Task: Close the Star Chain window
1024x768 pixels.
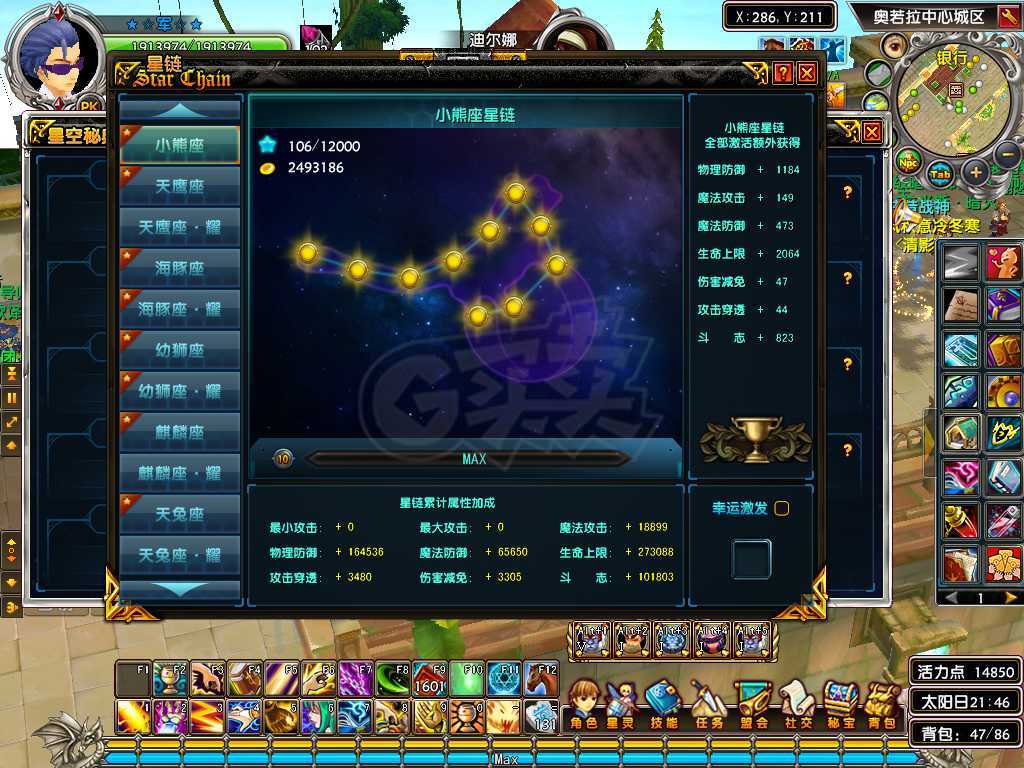Action: [807, 73]
